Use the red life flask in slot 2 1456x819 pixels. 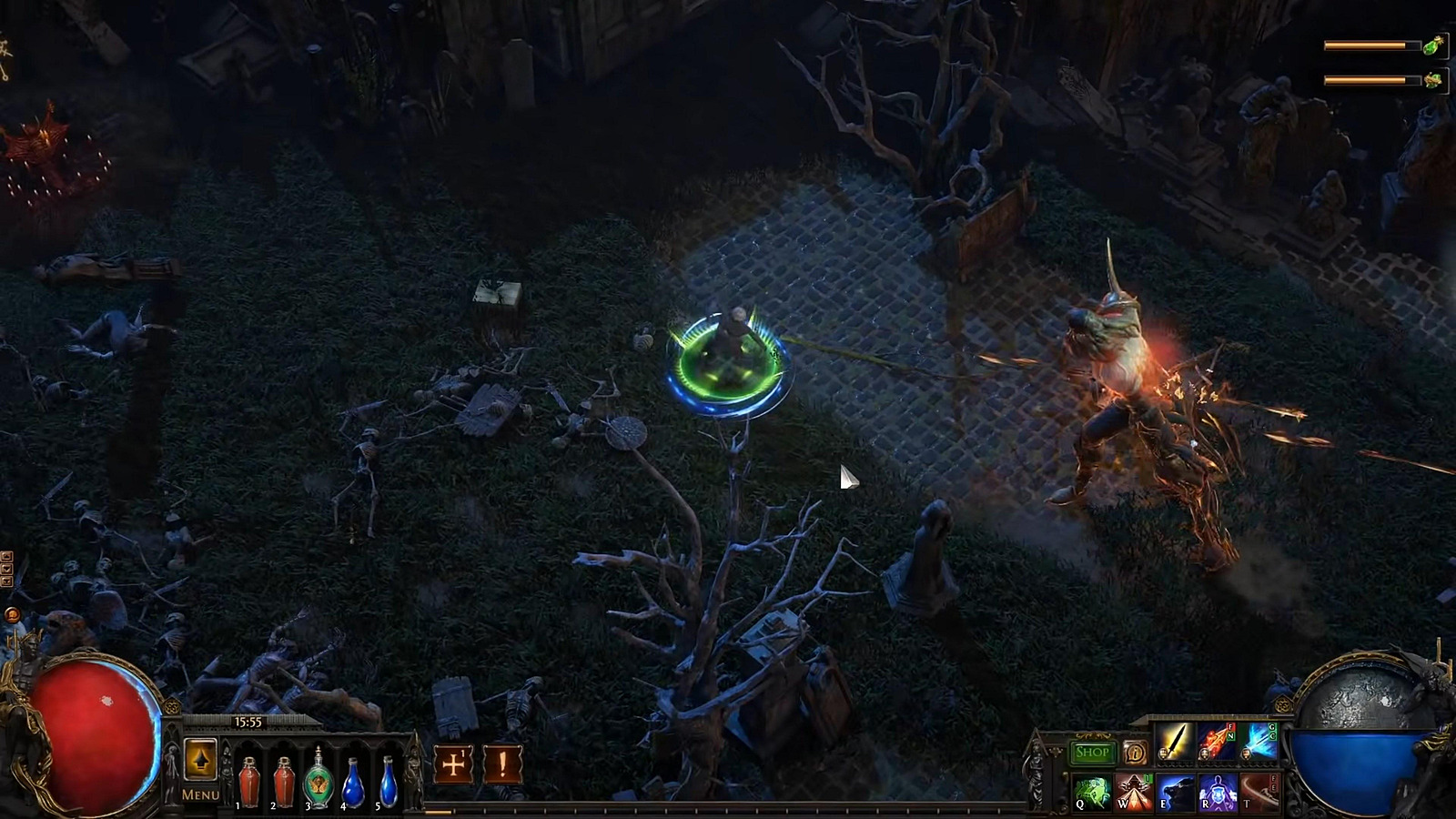pos(284,782)
